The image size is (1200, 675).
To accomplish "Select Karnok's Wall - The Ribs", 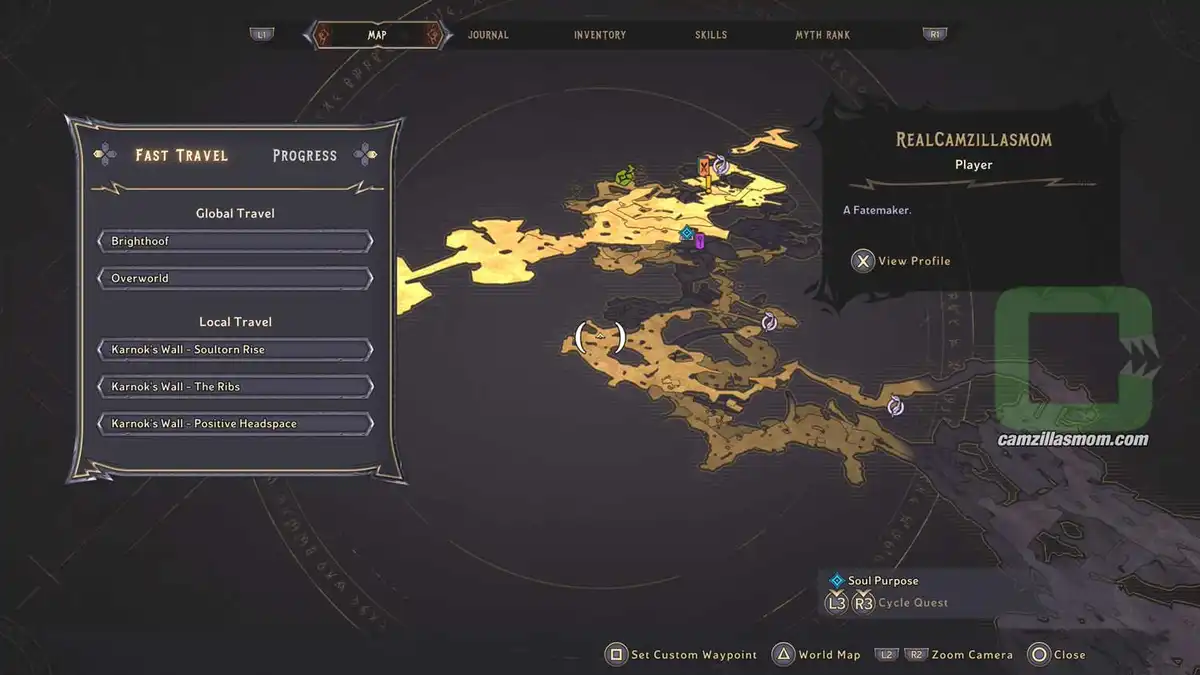I will click(x=236, y=387).
